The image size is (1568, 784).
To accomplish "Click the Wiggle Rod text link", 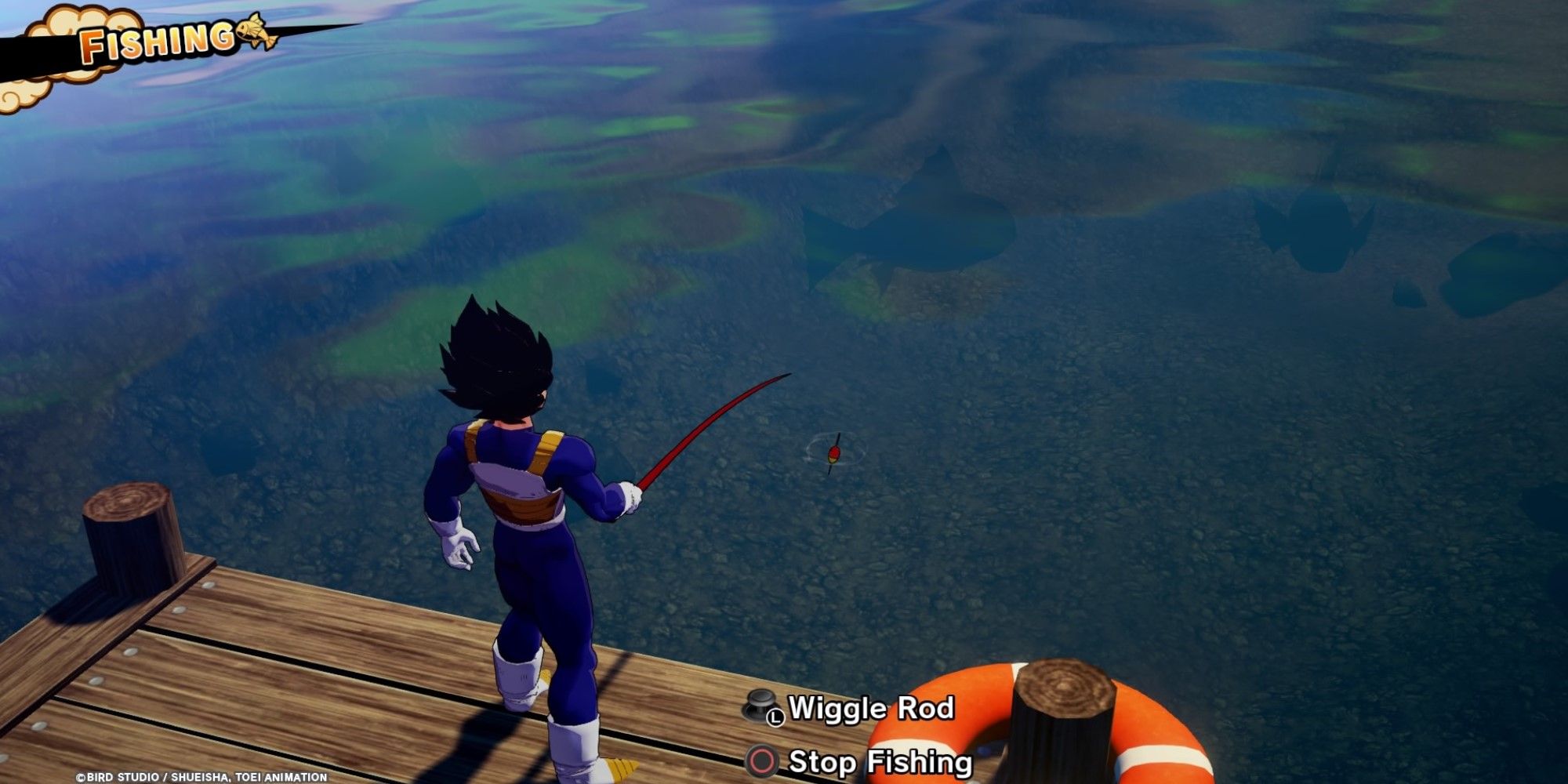I will [x=870, y=711].
